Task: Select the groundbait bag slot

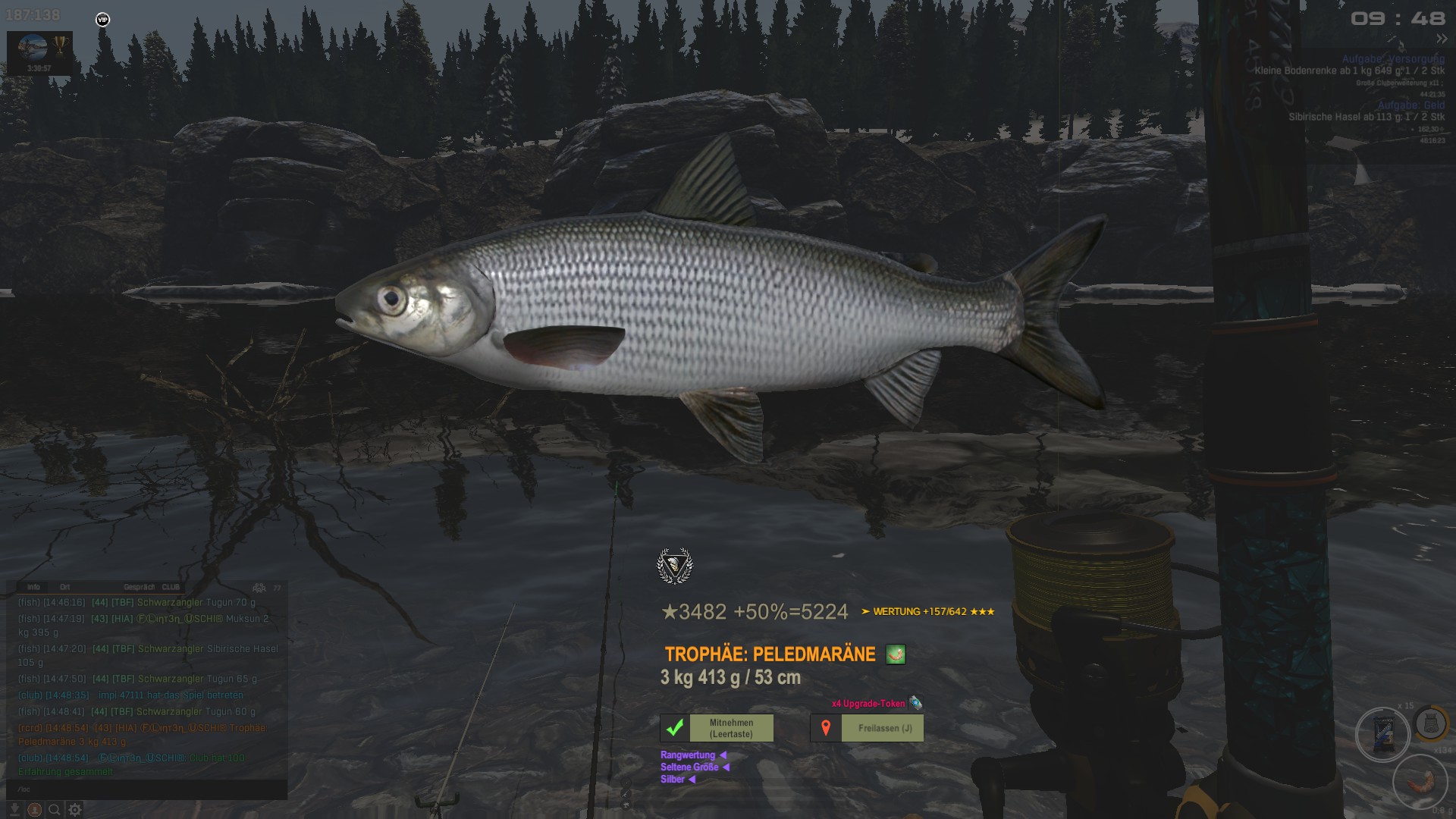Action: coord(1382,734)
